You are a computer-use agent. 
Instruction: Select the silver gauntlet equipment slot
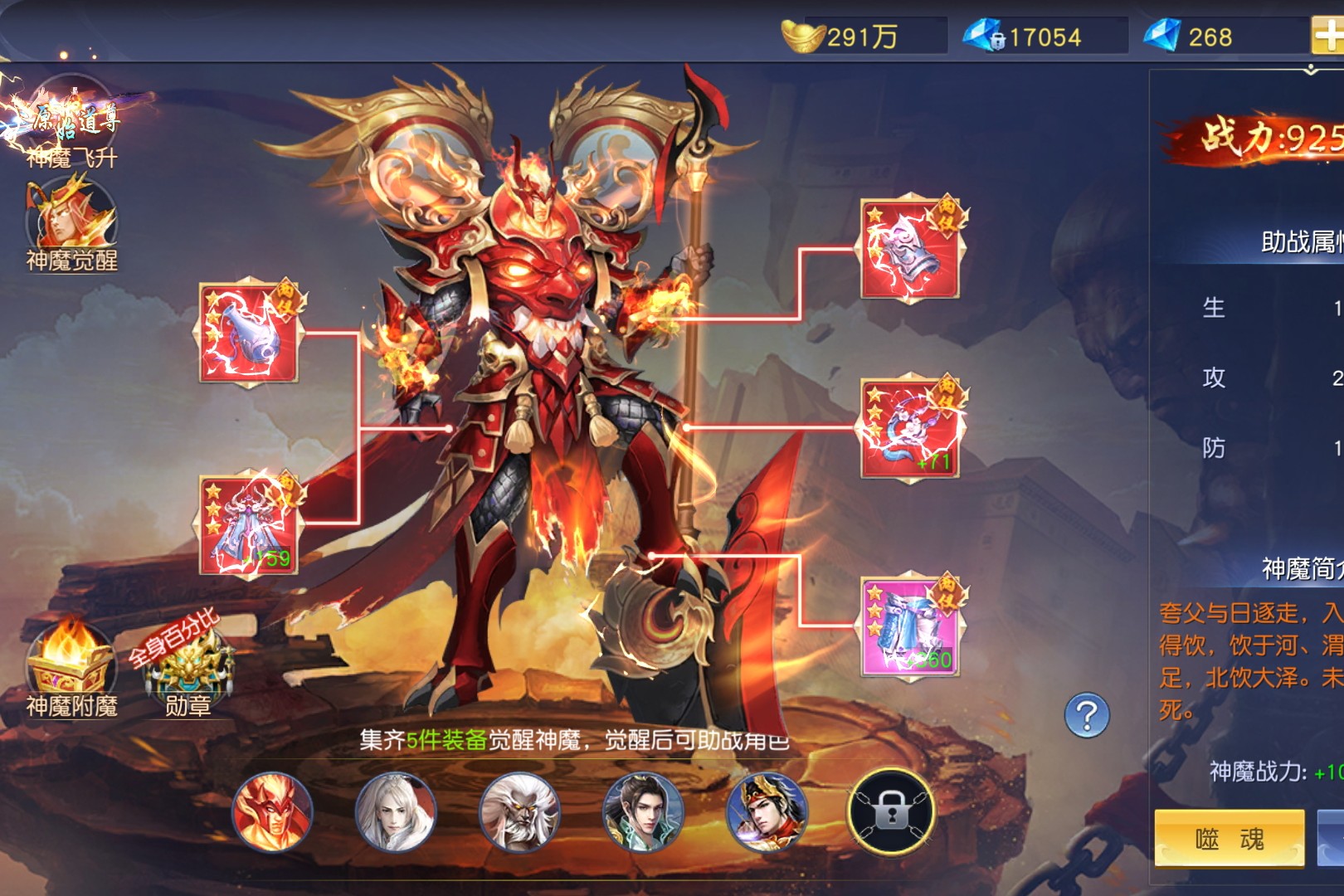[x=911, y=250]
